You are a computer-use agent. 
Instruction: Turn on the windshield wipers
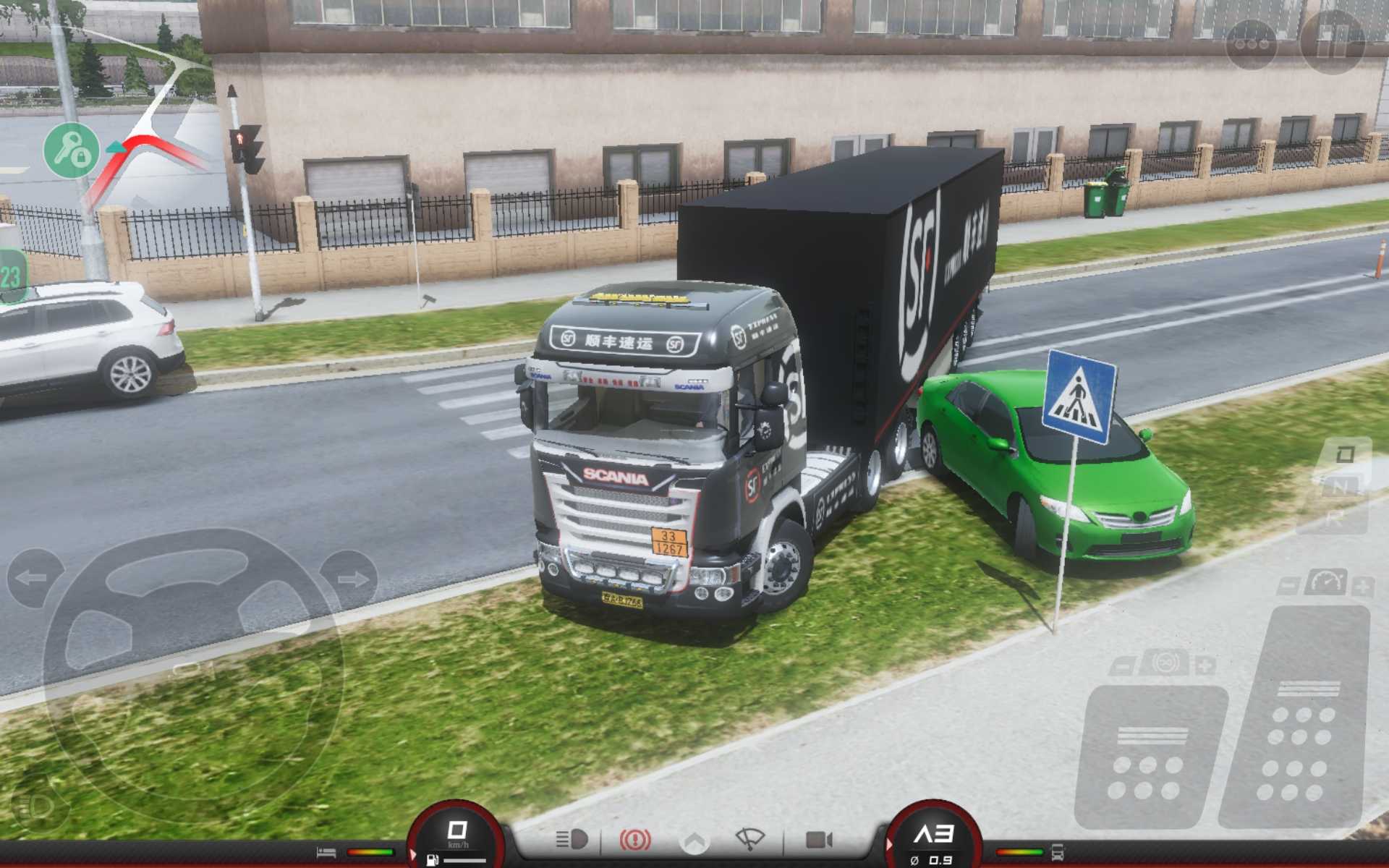coord(750,839)
